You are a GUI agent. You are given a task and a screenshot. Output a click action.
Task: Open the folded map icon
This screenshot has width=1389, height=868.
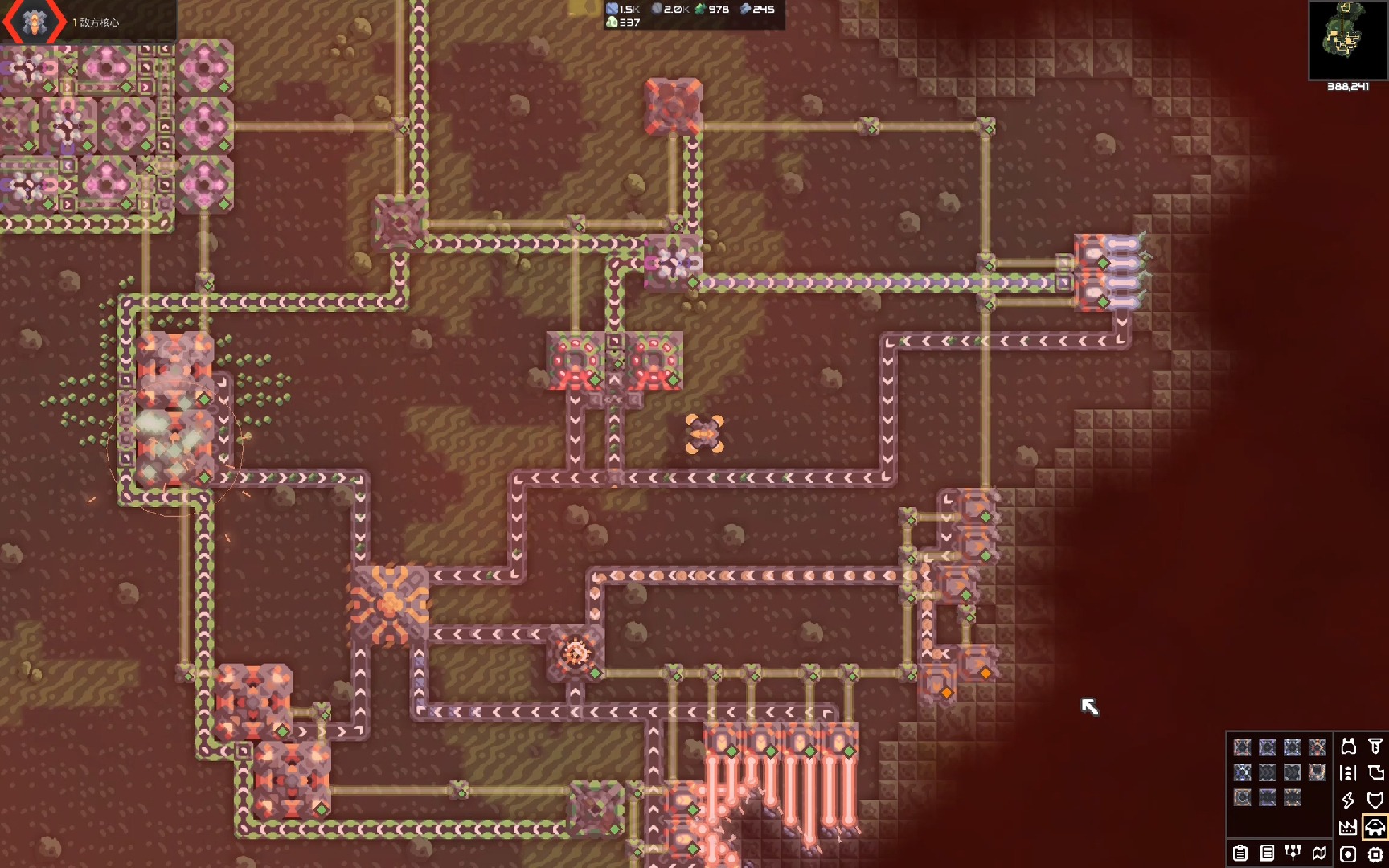pos(1319,853)
